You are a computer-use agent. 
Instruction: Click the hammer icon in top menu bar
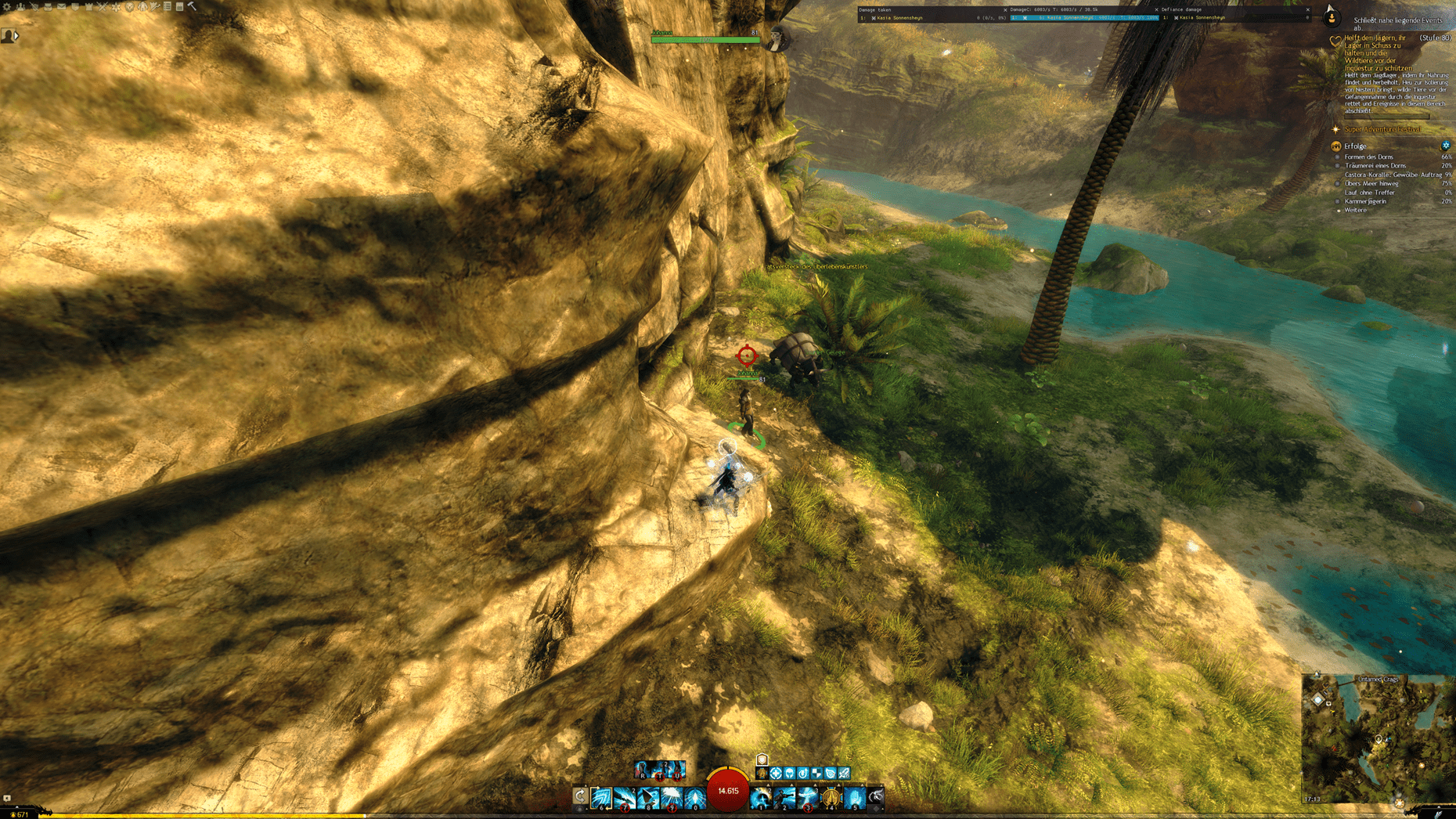(x=192, y=6)
